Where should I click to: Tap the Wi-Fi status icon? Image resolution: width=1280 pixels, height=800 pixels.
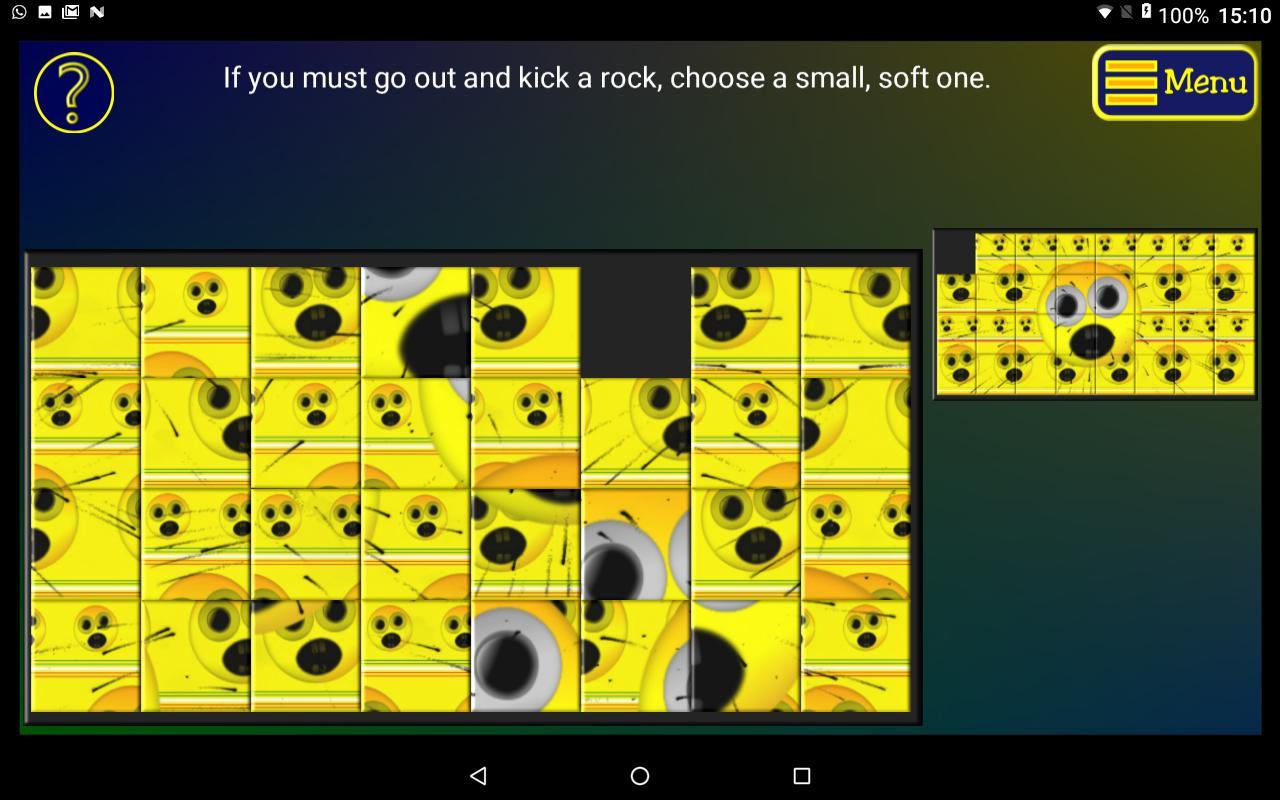1105,13
